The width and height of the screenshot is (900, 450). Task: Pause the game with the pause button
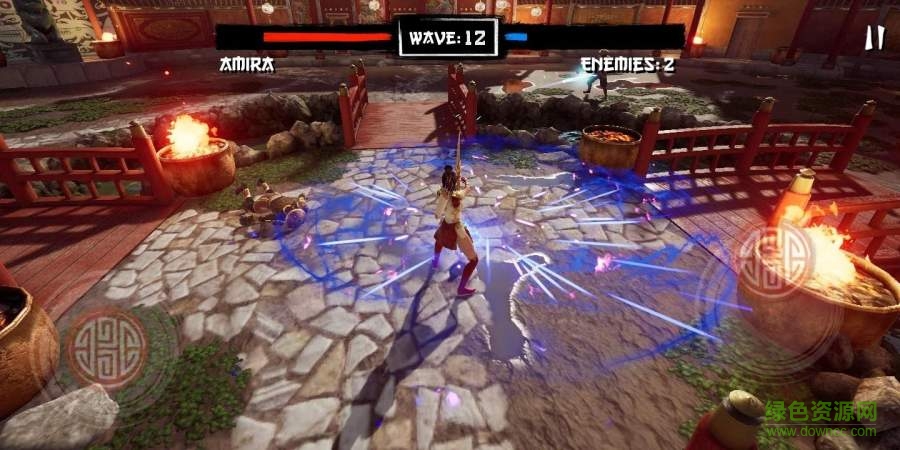[x=874, y=38]
